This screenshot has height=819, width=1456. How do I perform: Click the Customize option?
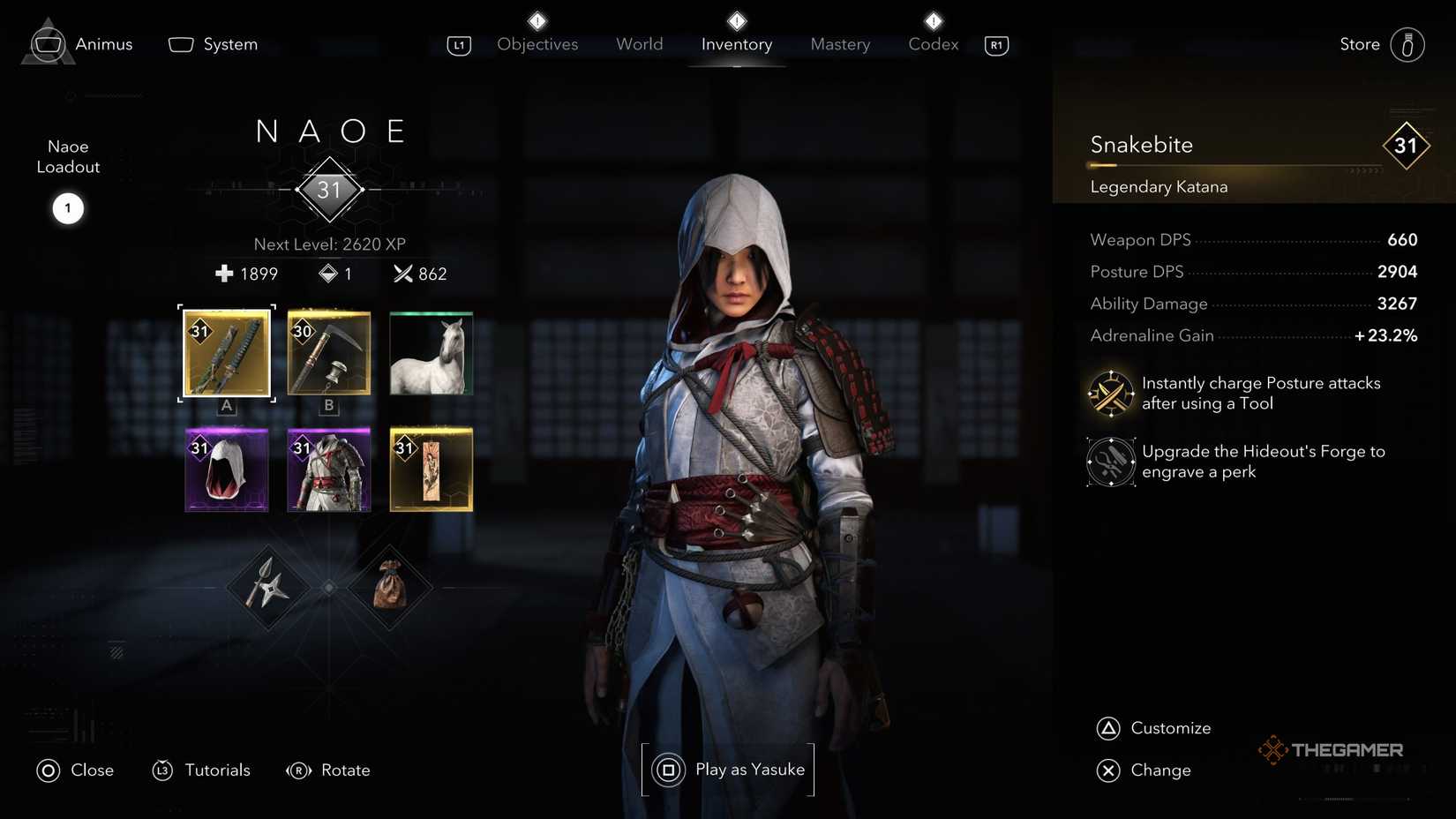1171,727
